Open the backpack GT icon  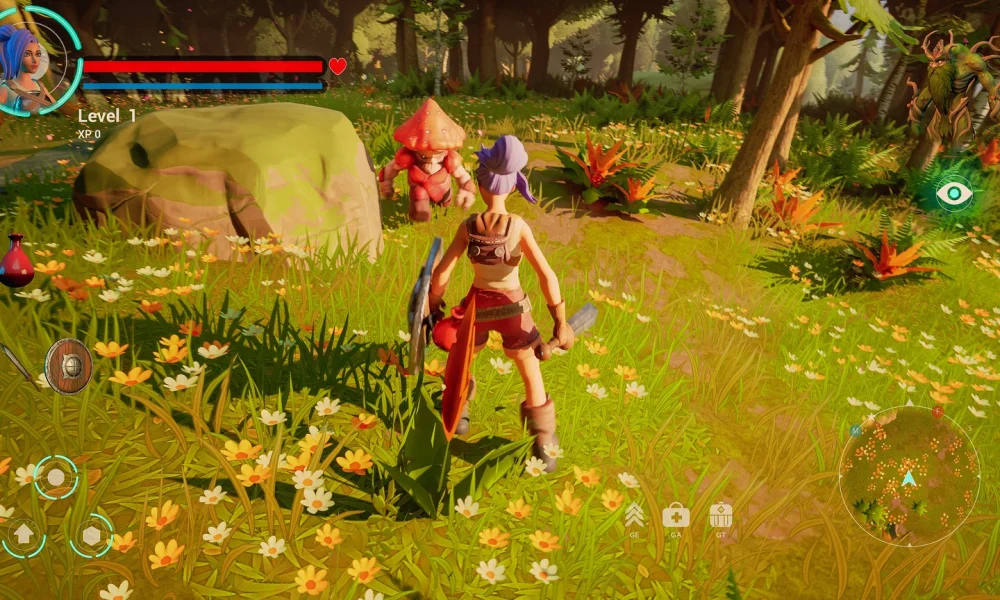coord(721,516)
